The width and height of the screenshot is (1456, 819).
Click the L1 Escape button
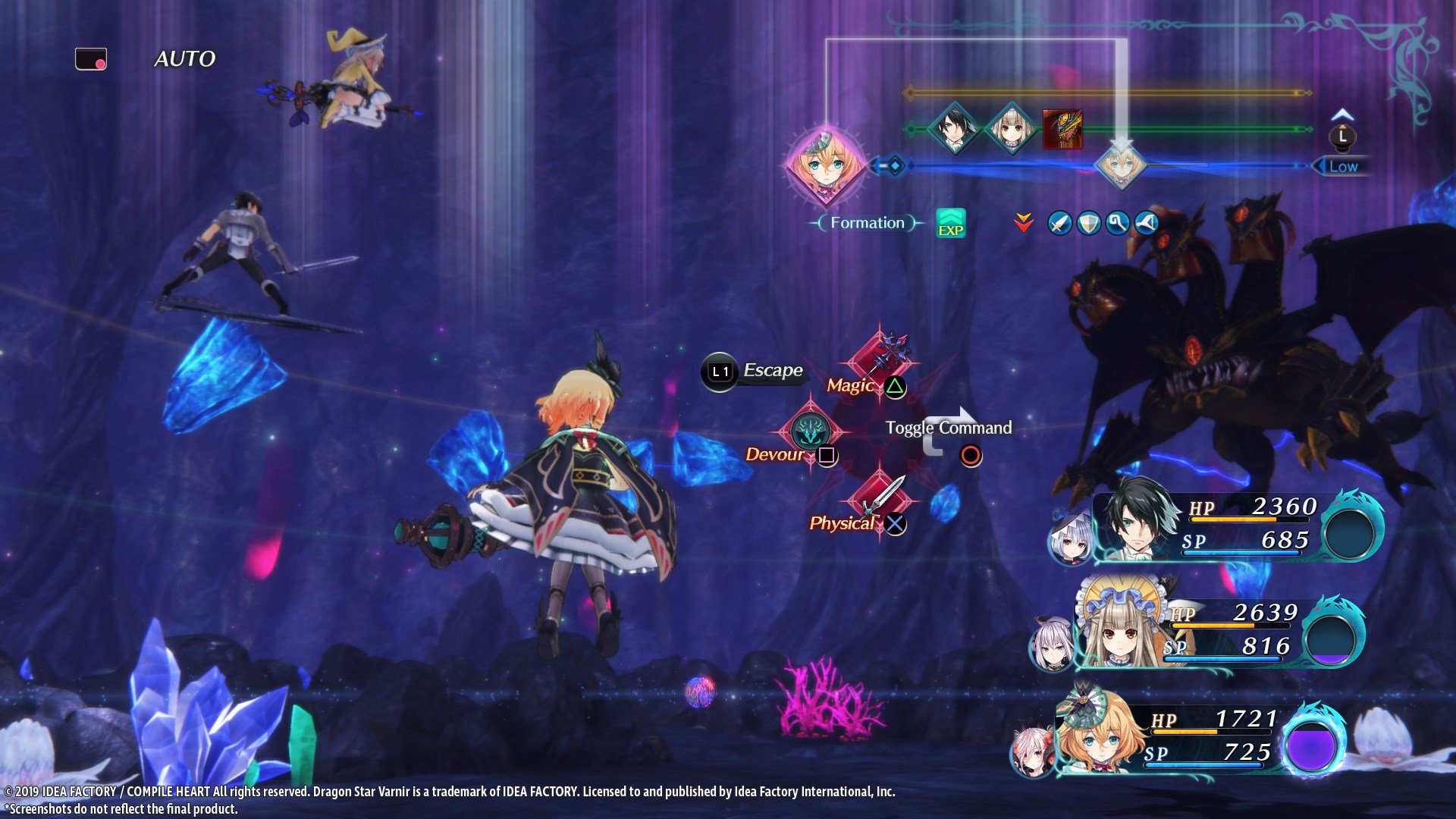click(719, 371)
